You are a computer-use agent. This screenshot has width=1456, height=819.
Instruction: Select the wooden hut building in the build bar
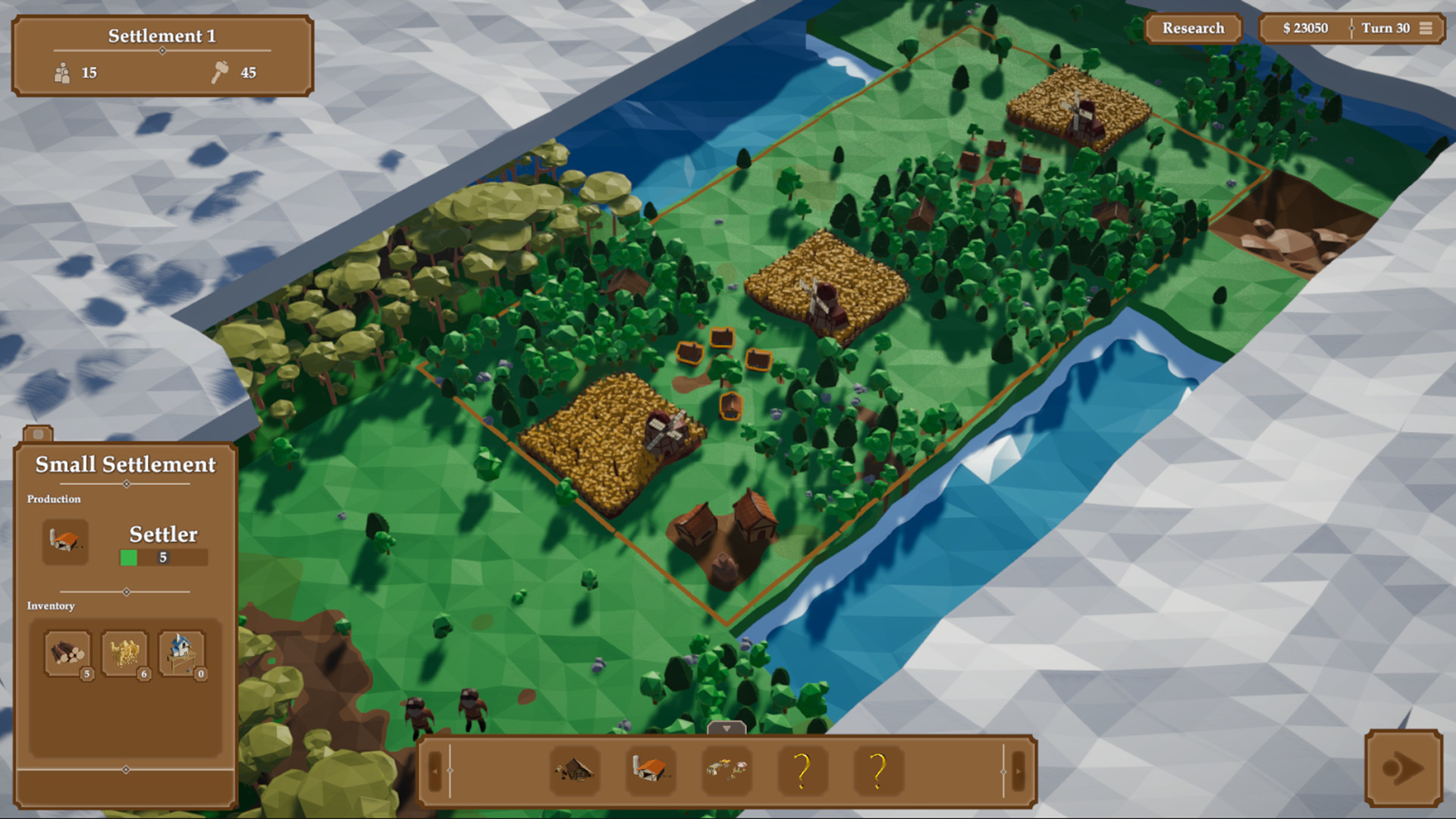574,770
